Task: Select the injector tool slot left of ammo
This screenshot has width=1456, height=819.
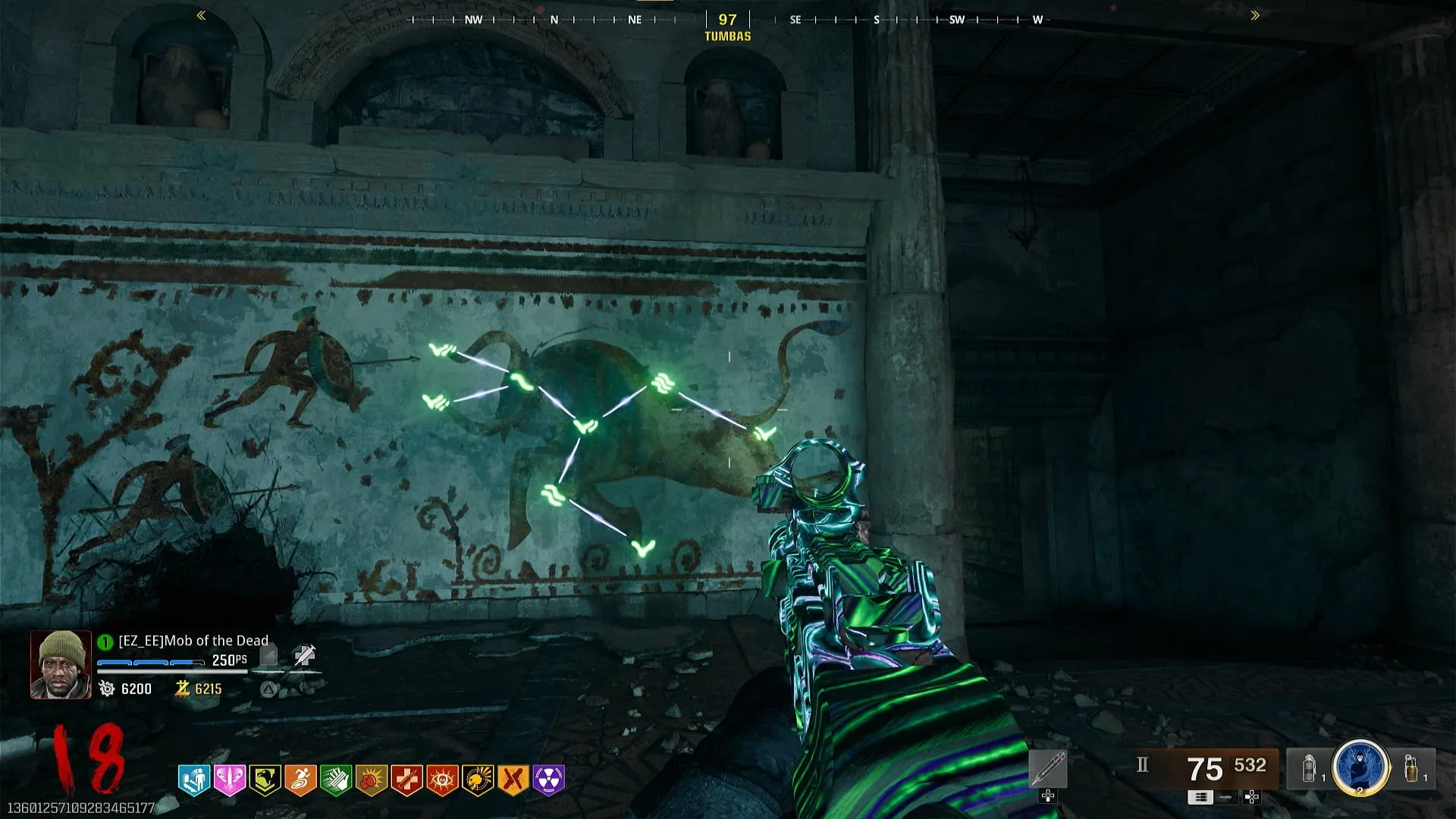Action: pos(1048,769)
